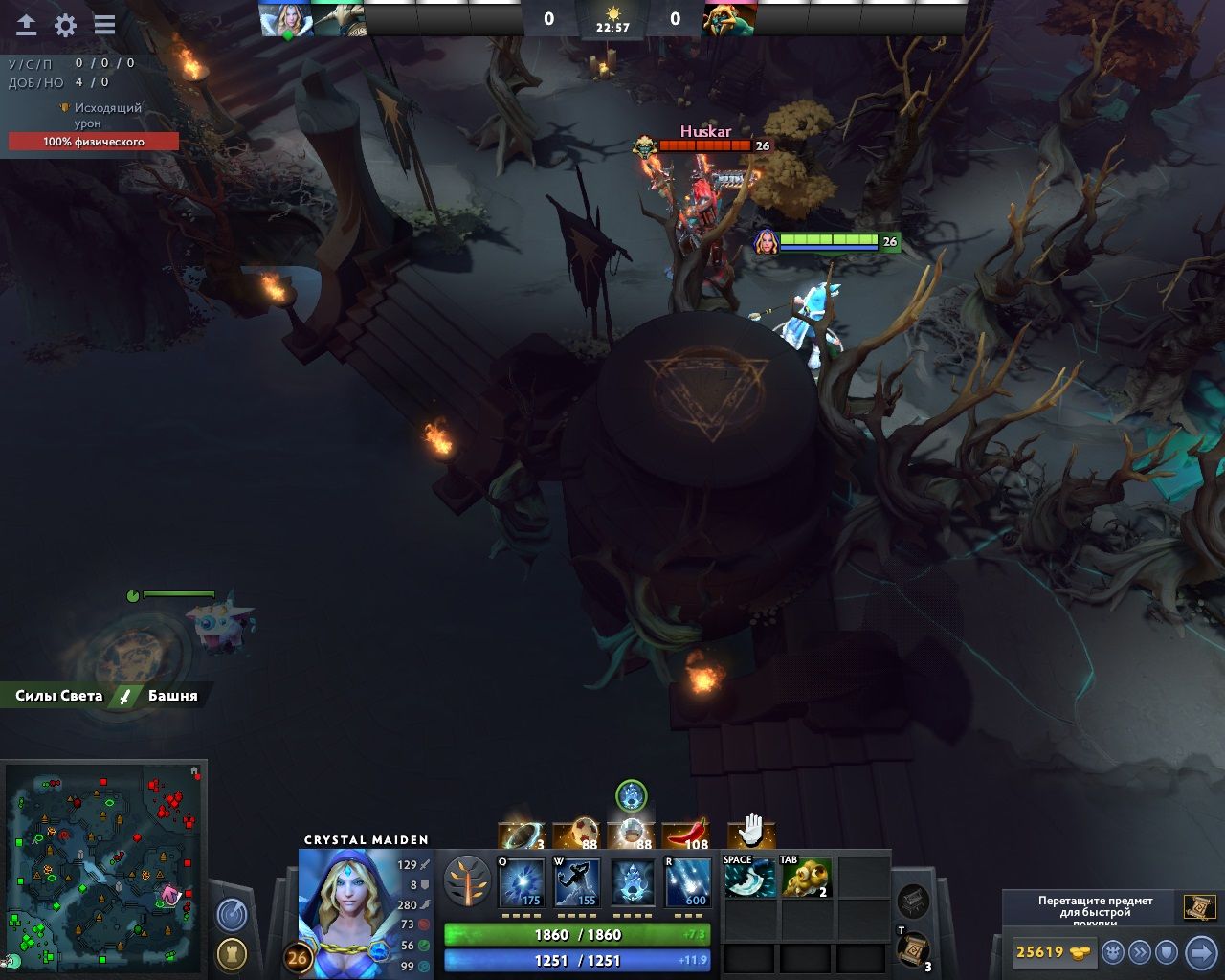This screenshot has height=980, width=1225.
Task: Click the red chili pepper buff icon
Action: coord(686,835)
